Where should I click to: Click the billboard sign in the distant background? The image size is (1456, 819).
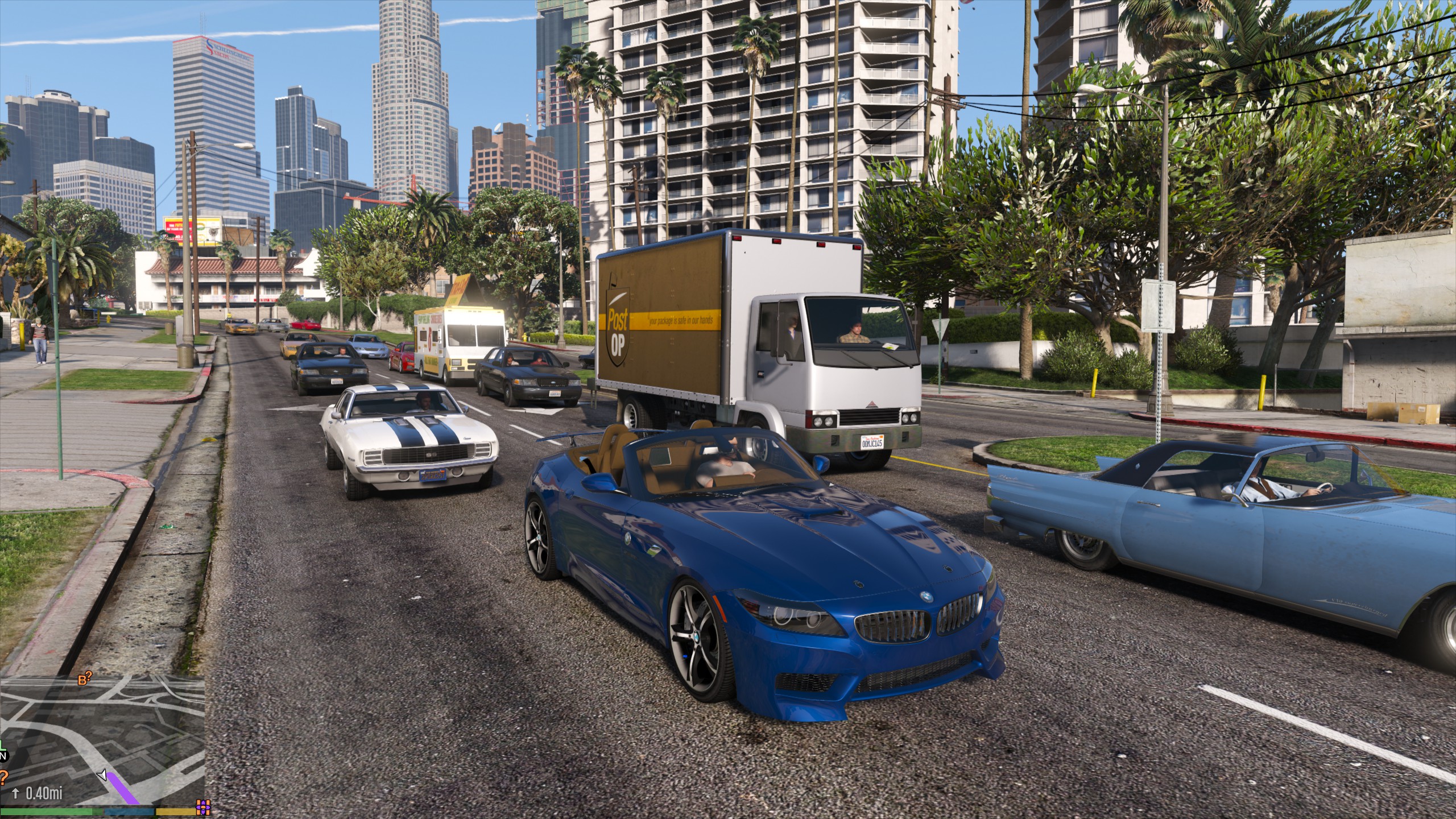click(x=192, y=232)
